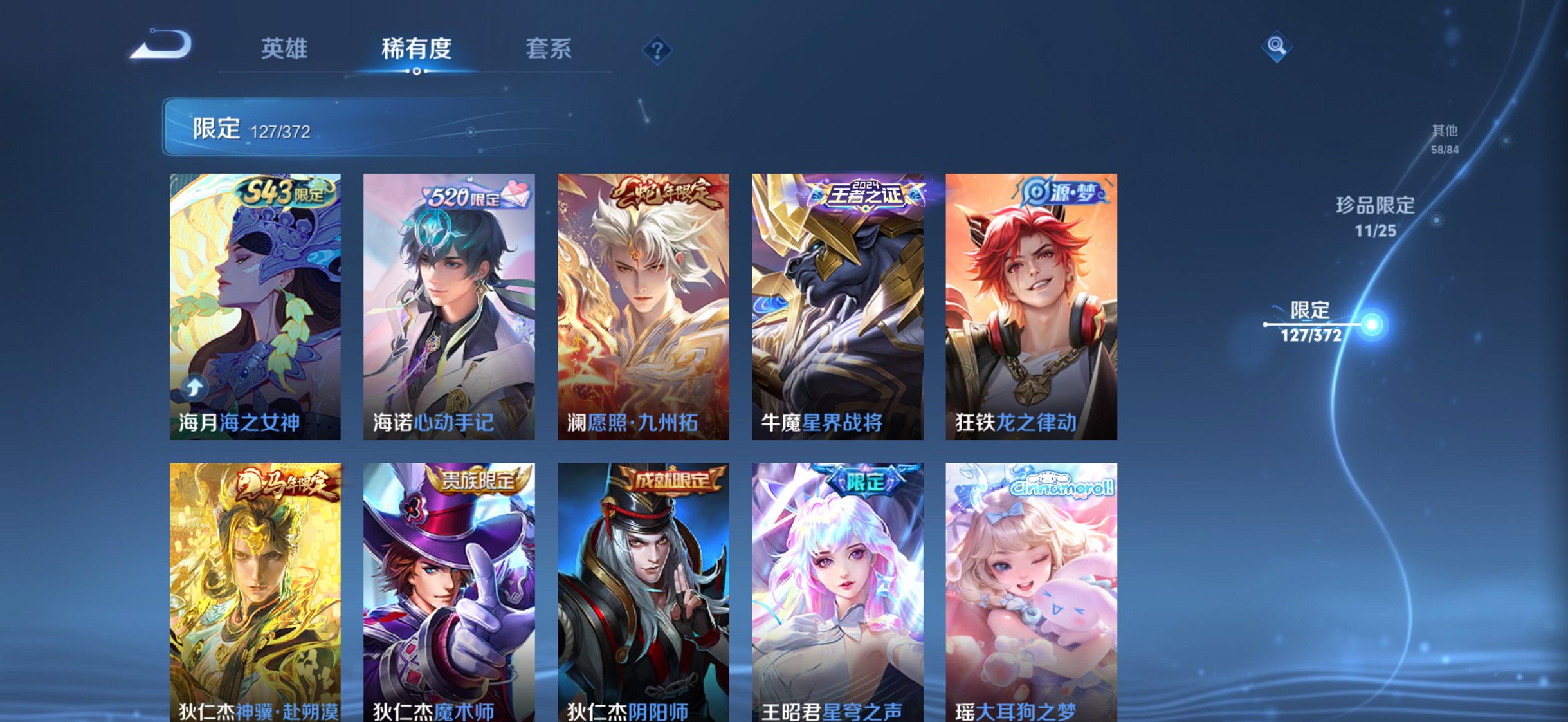This screenshot has height=722, width=1568.
Task: Open the 海诺心动手记 skin thumbnail
Action: point(450,309)
